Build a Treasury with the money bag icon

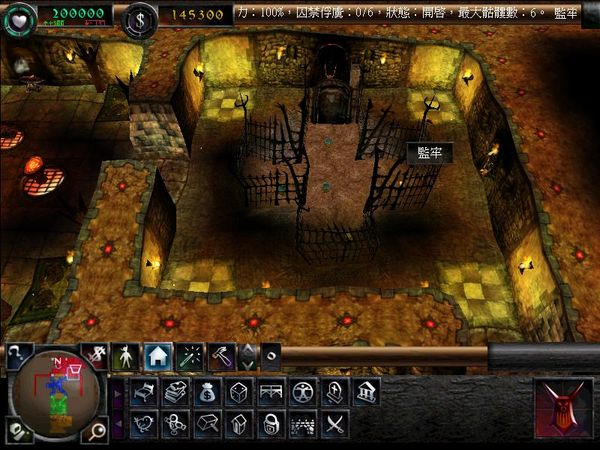[x=208, y=392]
